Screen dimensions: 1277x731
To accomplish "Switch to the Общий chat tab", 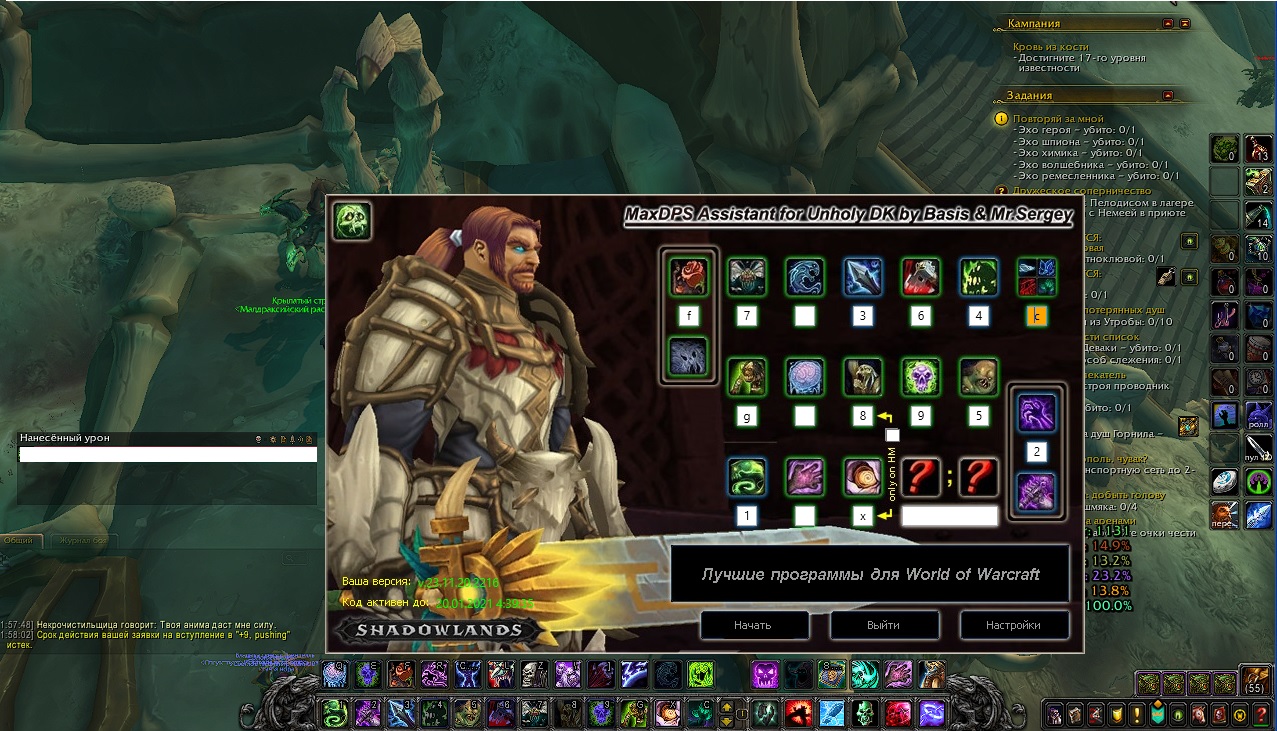I will pos(19,540).
